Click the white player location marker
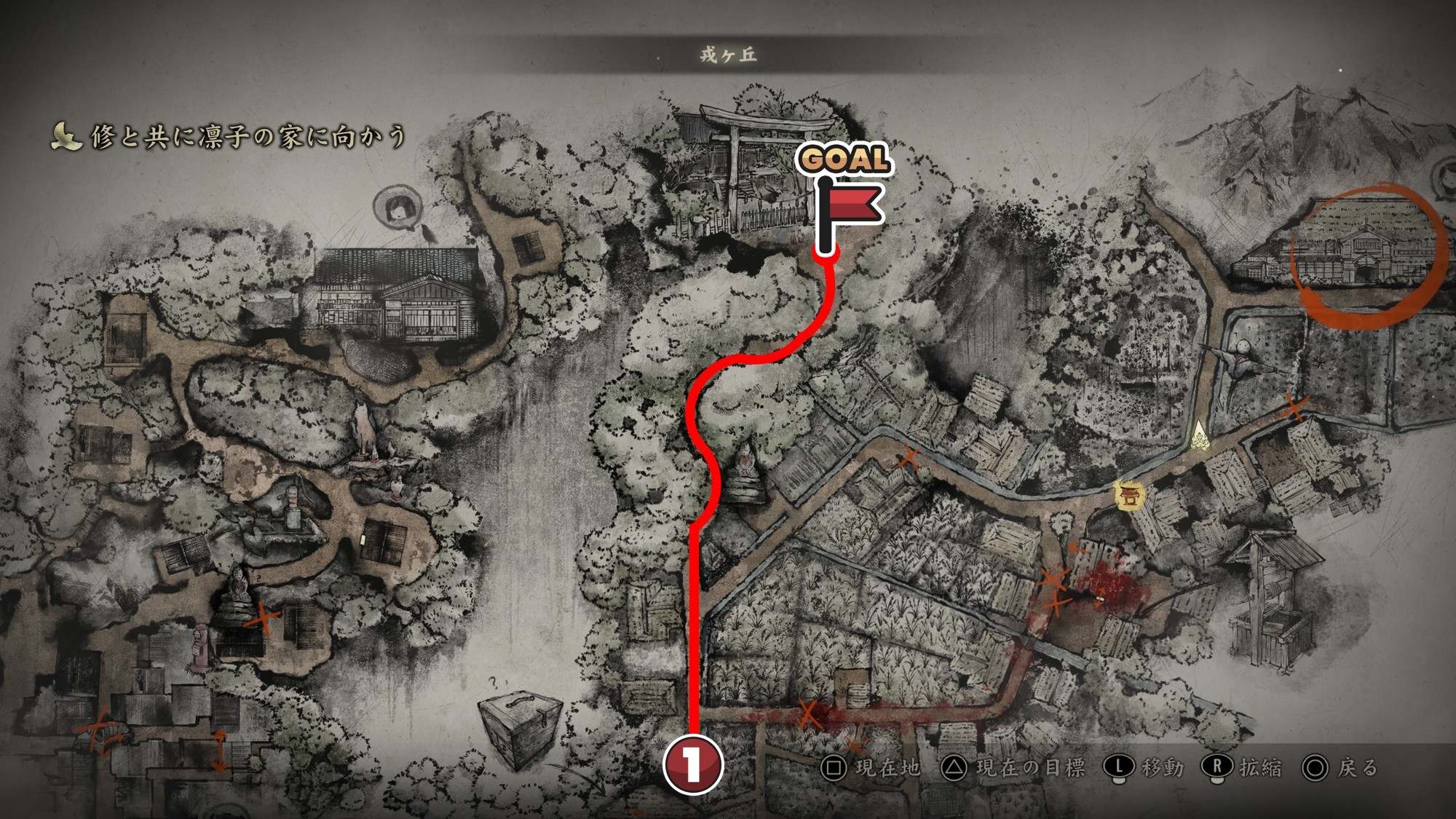 (1200, 436)
